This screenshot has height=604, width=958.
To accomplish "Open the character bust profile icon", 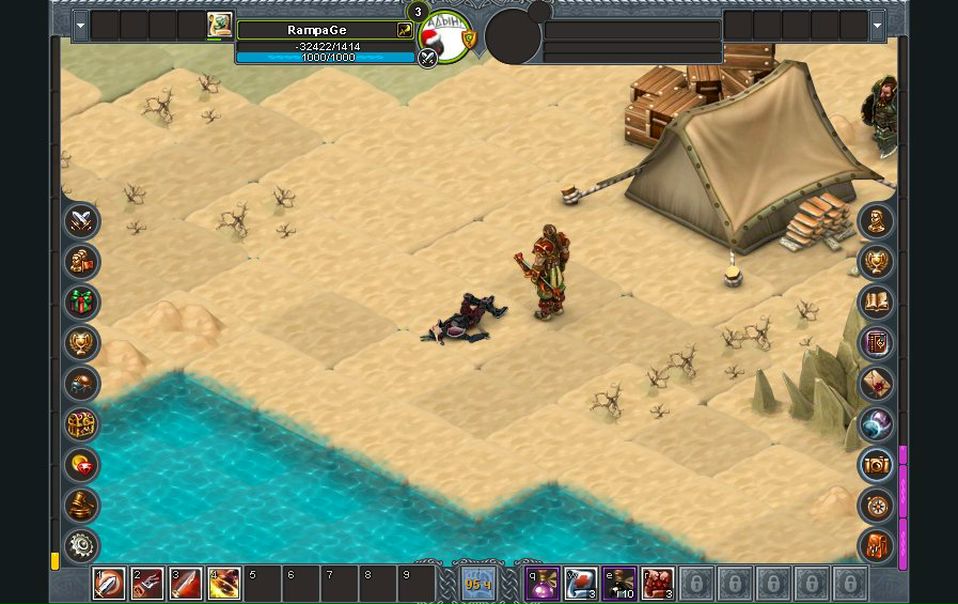I will coord(876,220).
